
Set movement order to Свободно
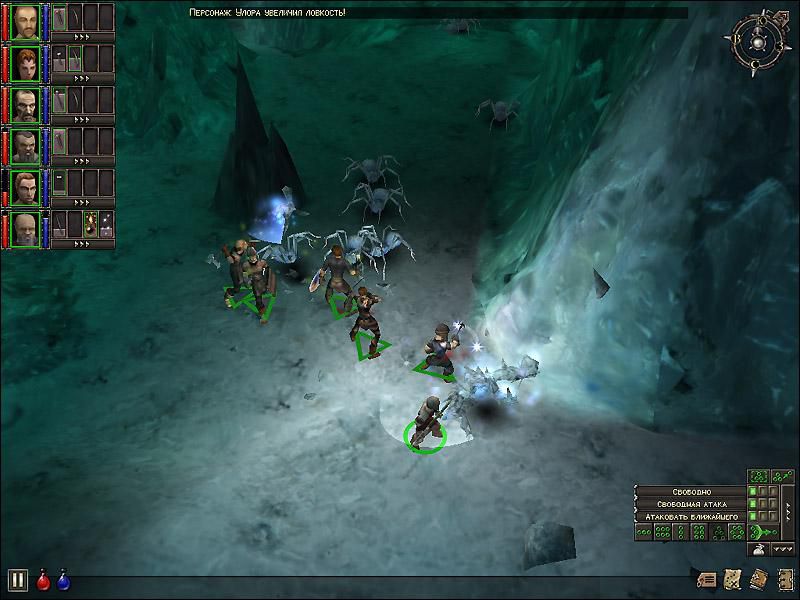pos(690,492)
